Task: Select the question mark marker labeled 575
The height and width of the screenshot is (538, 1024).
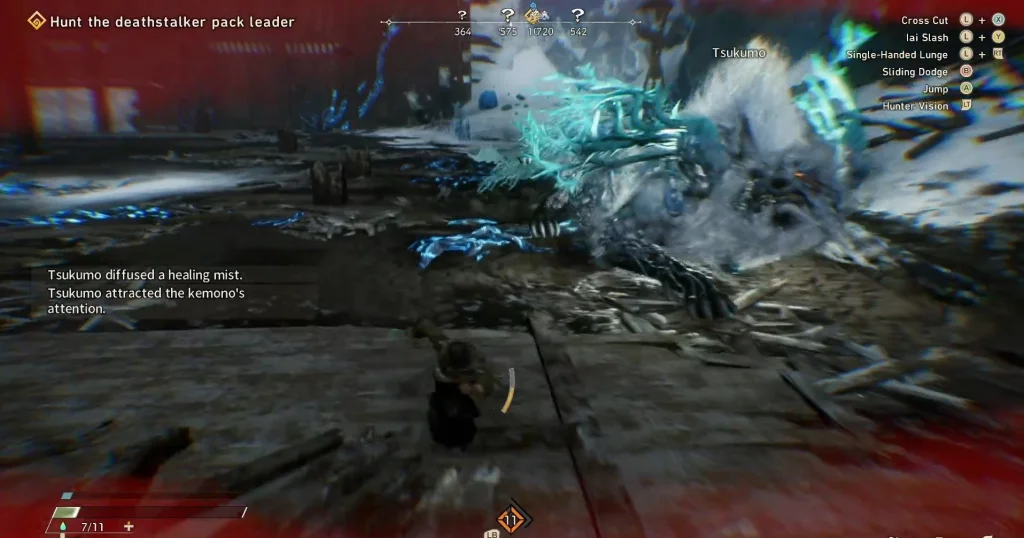Action: click(x=508, y=15)
